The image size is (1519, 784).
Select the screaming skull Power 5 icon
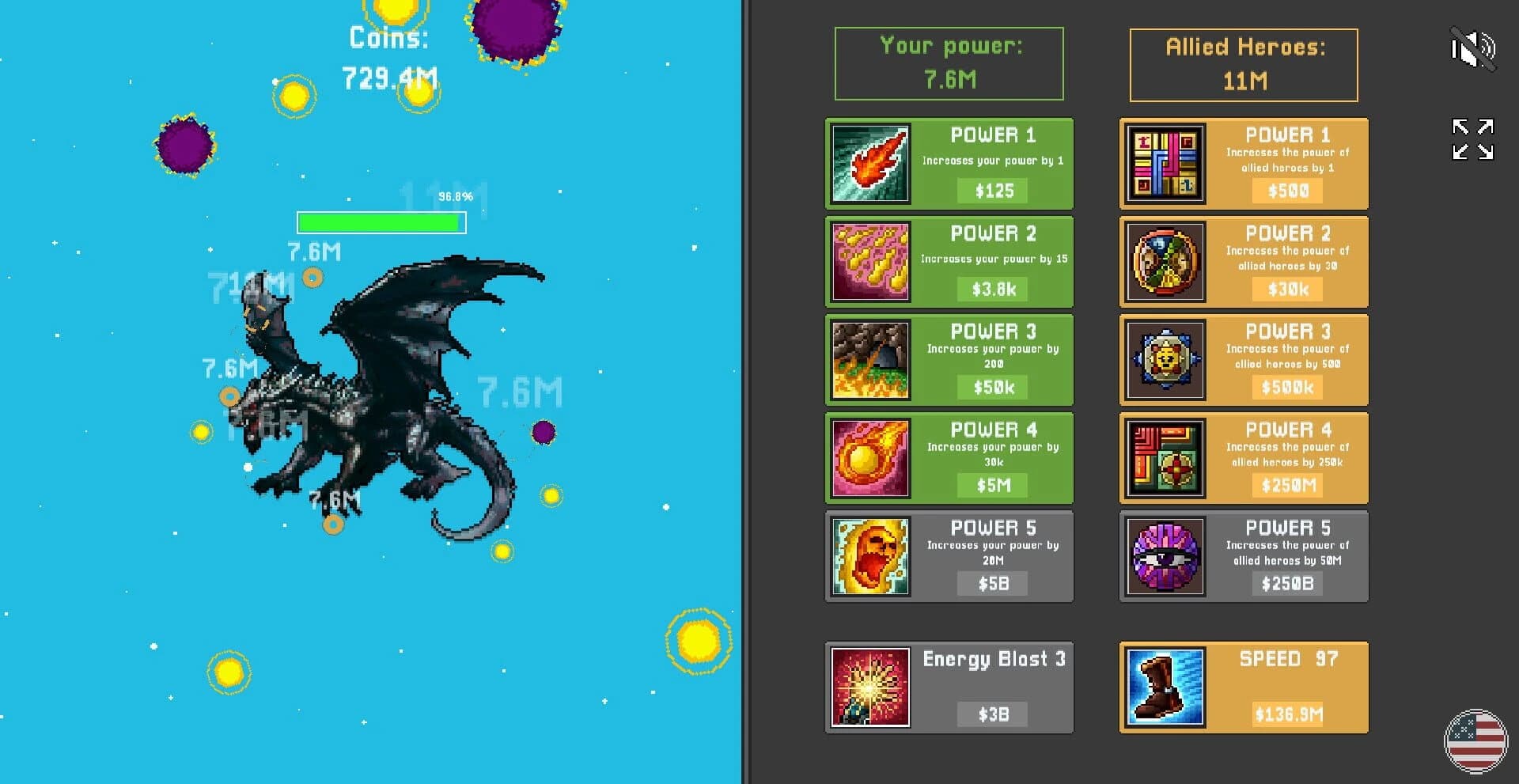tap(869, 556)
